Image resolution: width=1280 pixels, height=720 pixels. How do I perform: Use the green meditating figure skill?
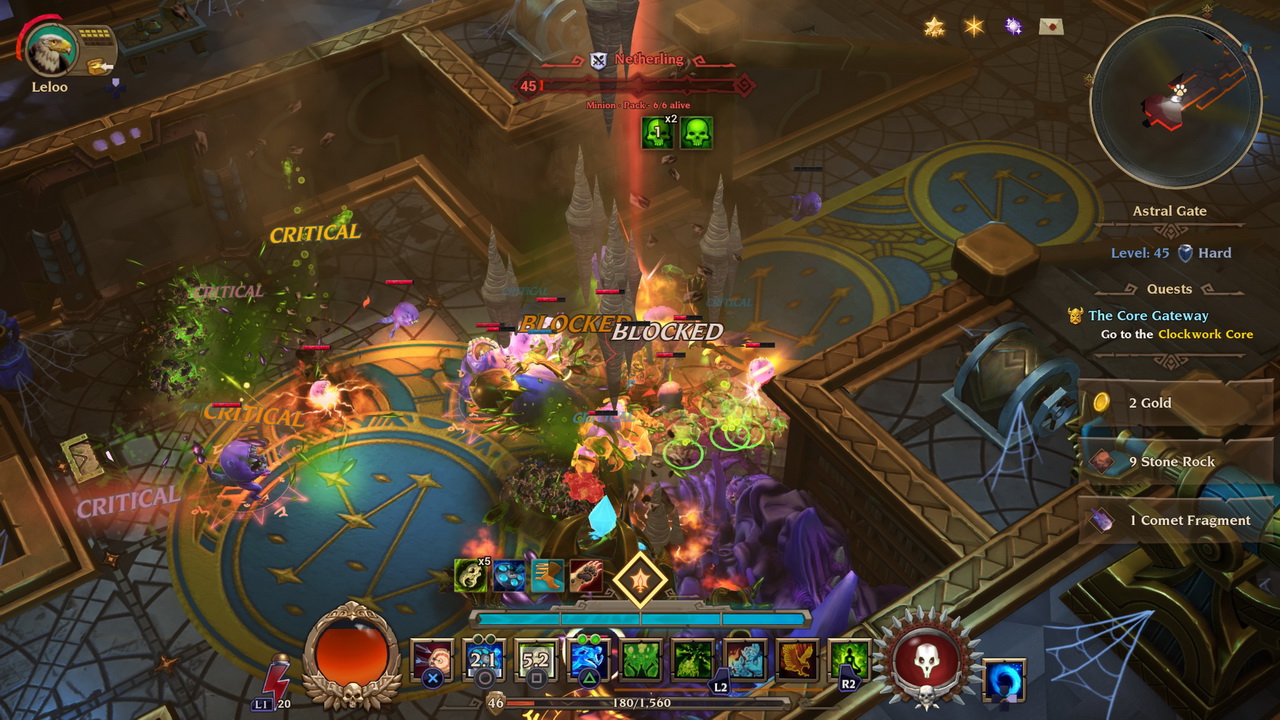click(849, 660)
